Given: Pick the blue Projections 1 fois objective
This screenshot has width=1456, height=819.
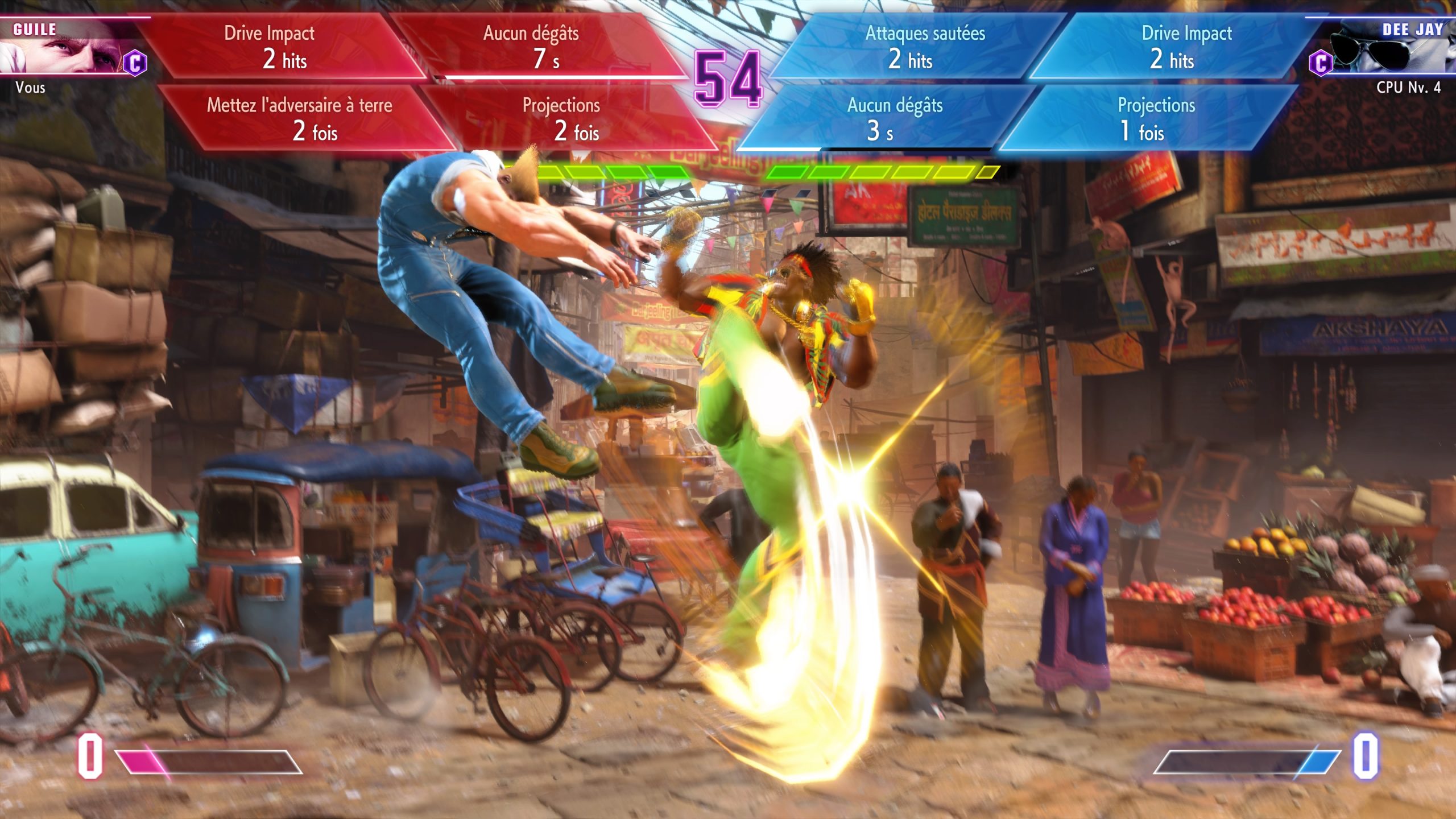Looking at the screenshot, I should (1152, 118).
